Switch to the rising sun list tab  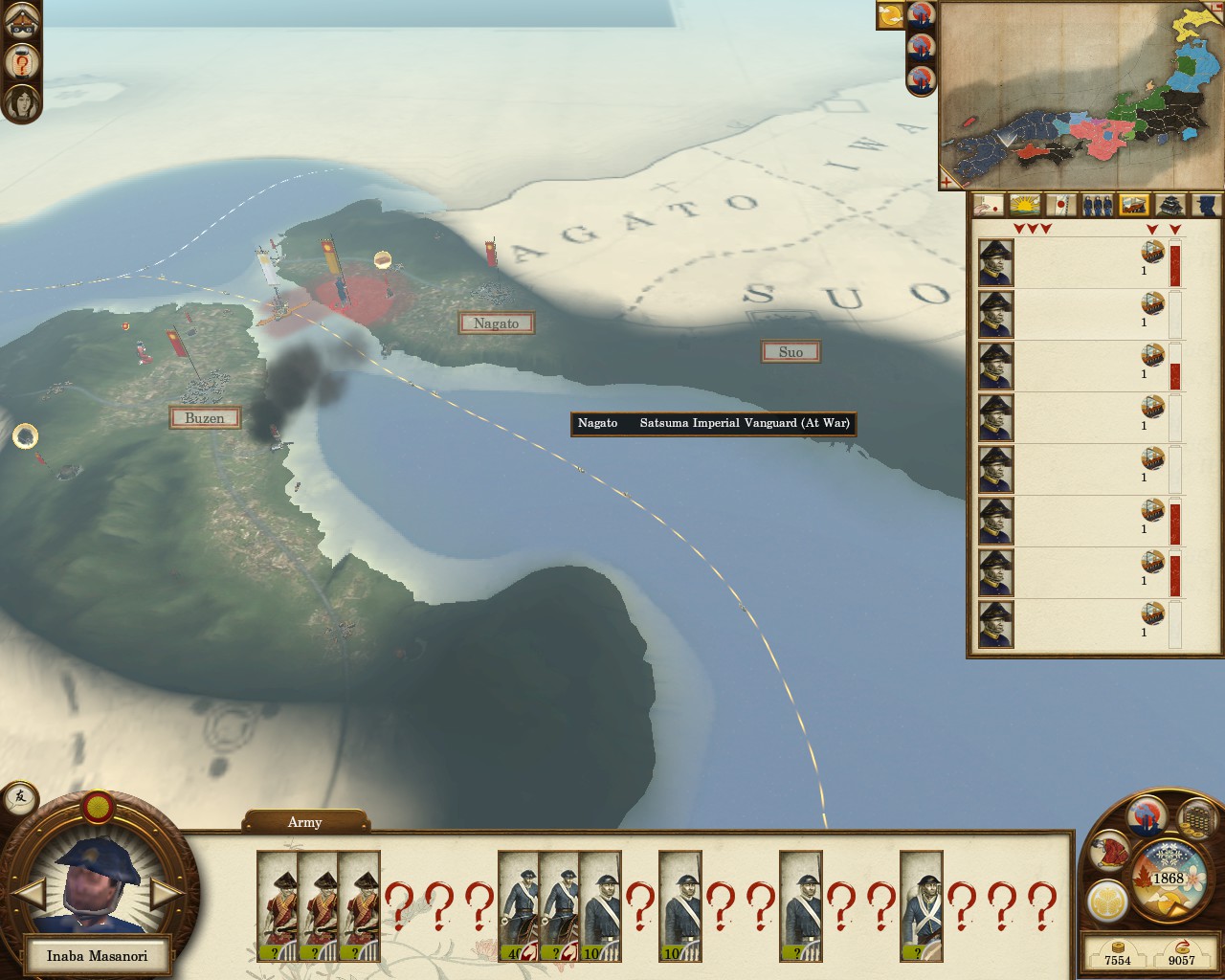(x=1026, y=204)
